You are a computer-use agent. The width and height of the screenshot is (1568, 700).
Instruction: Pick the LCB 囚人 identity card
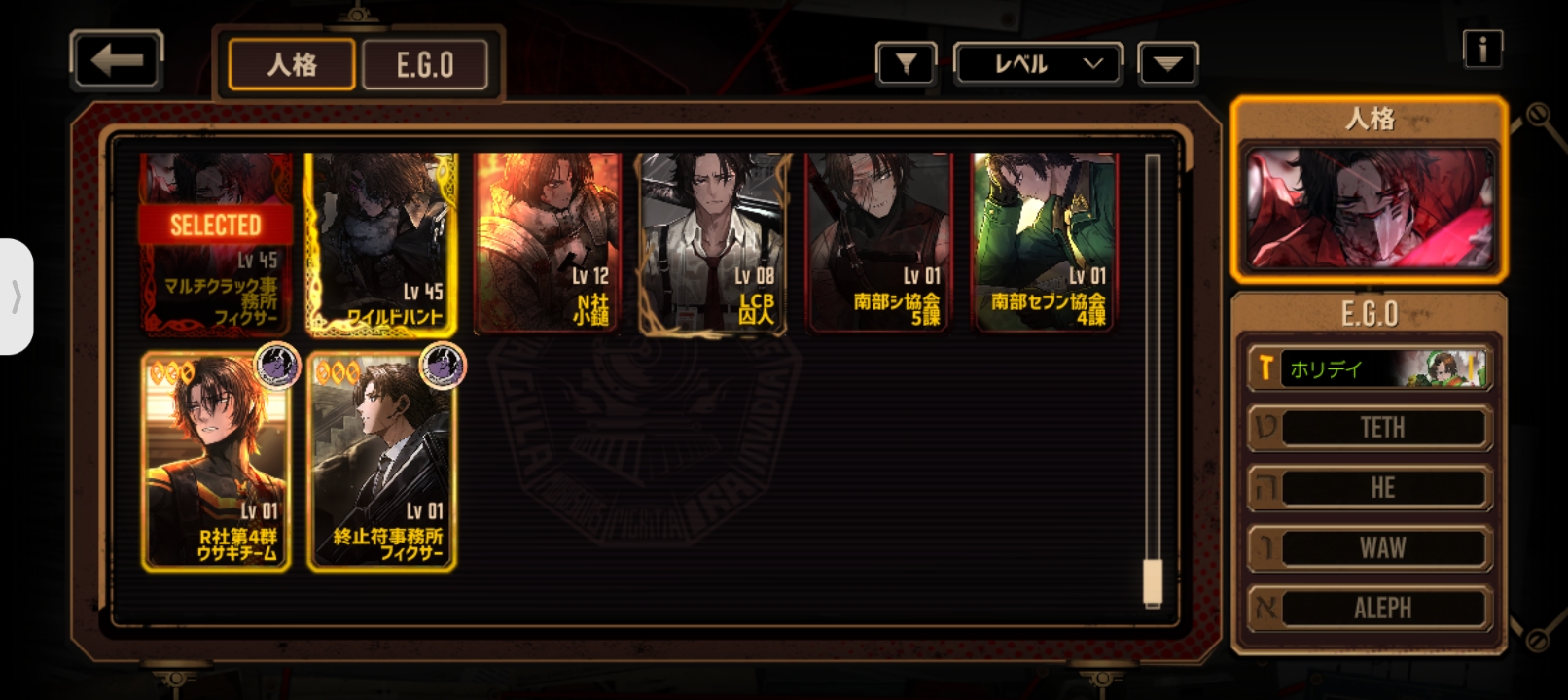tap(712, 243)
